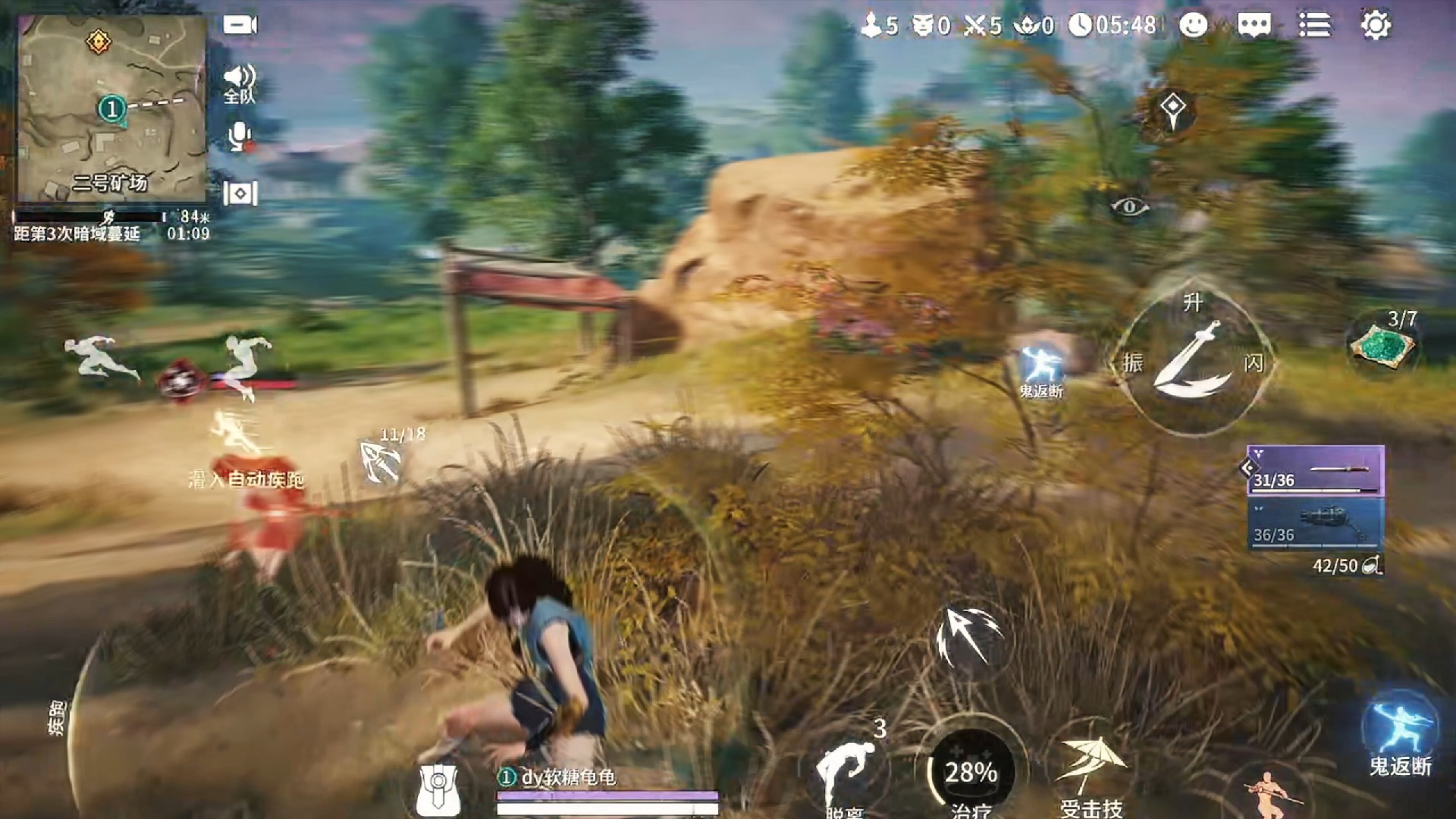Switch to the 36/36 weapon slot
This screenshot has height=819, width=1456.
coord(1316,525)
